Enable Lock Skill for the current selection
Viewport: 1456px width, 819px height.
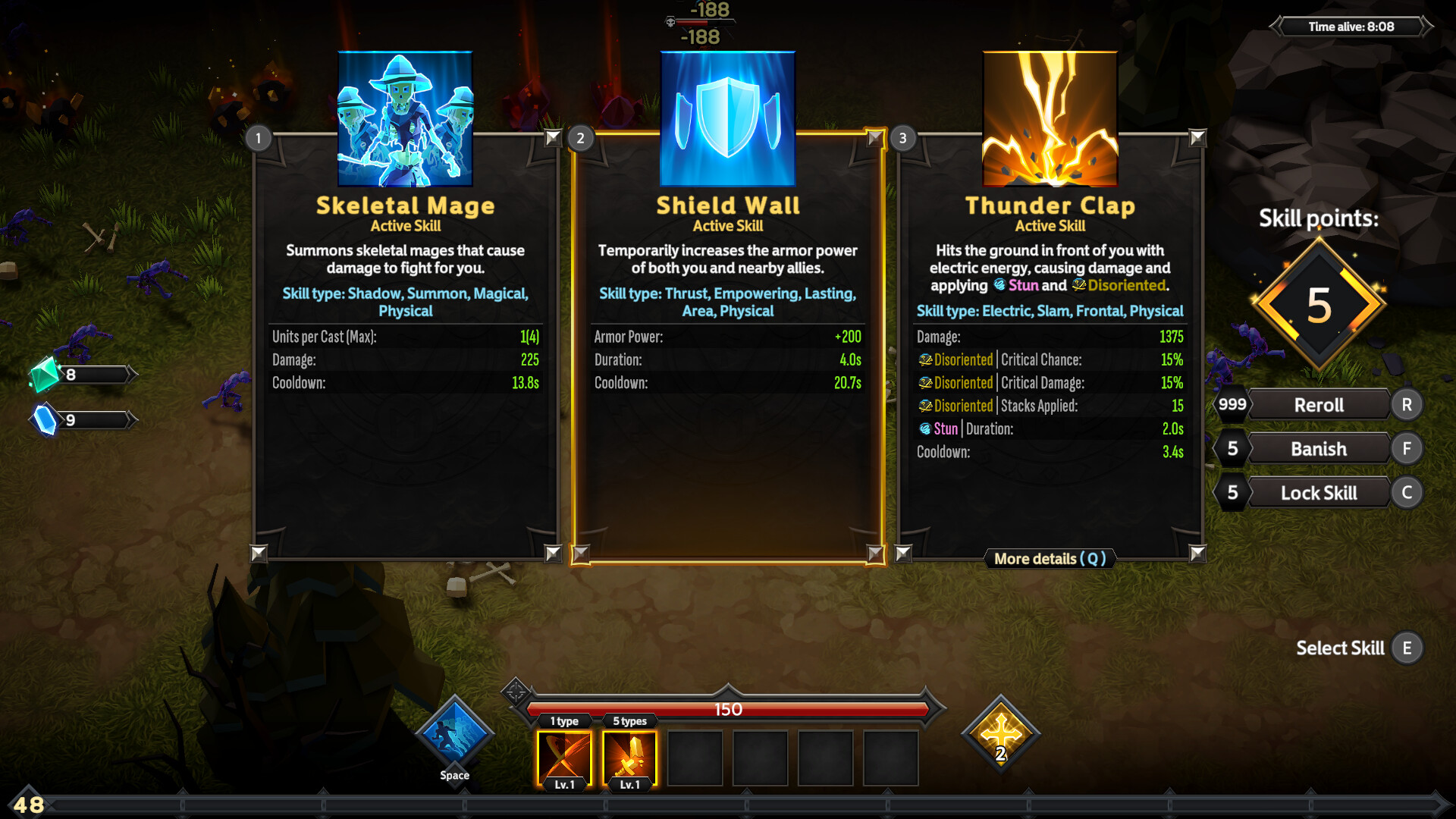click(1319, 492)
